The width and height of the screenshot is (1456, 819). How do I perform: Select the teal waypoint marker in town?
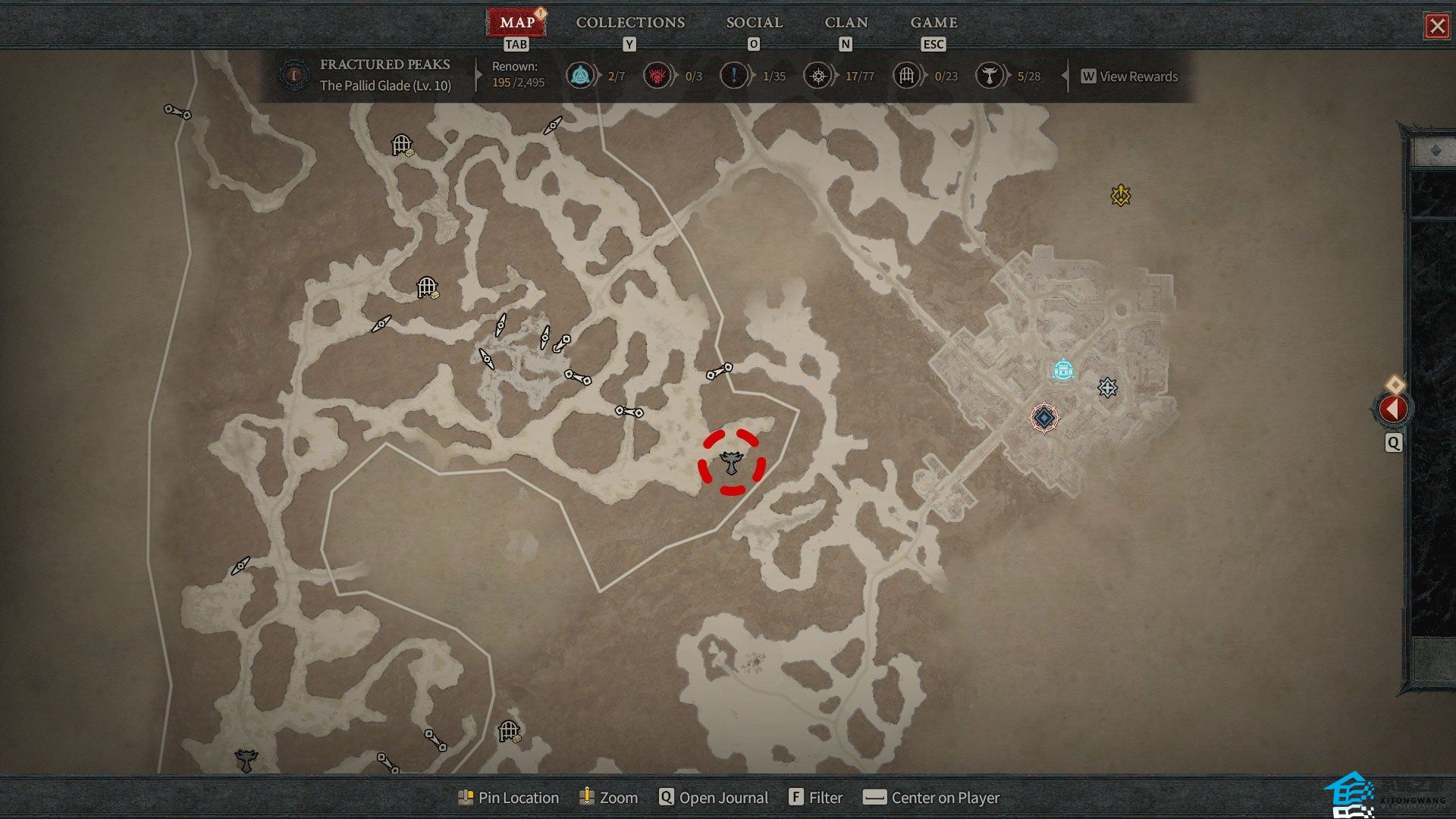1063,370
